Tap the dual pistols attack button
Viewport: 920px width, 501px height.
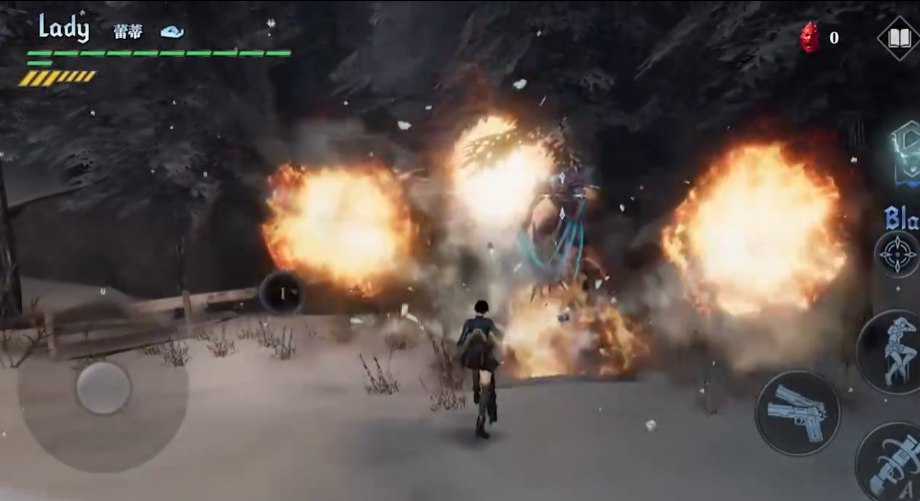point(797,412)
